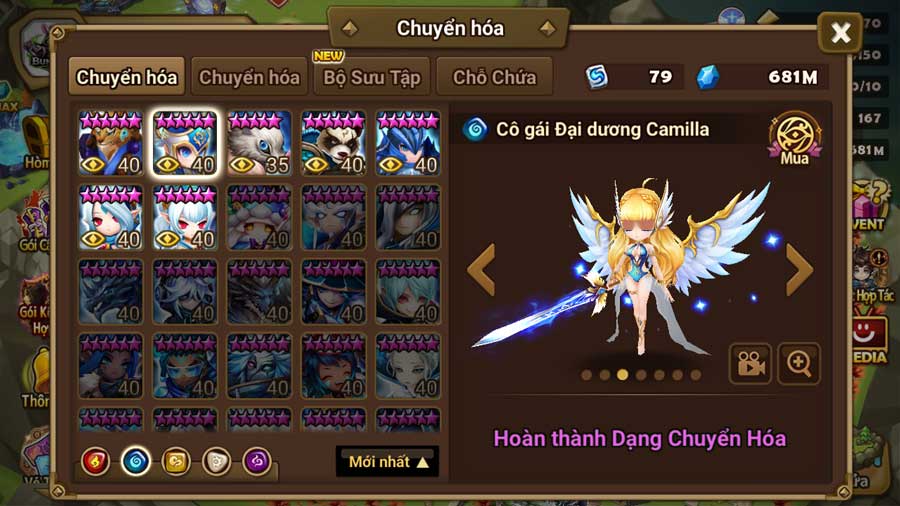900x506 pixels.
Task: Open the Mới nhất sort dropdown
Action: coord(388,462)
